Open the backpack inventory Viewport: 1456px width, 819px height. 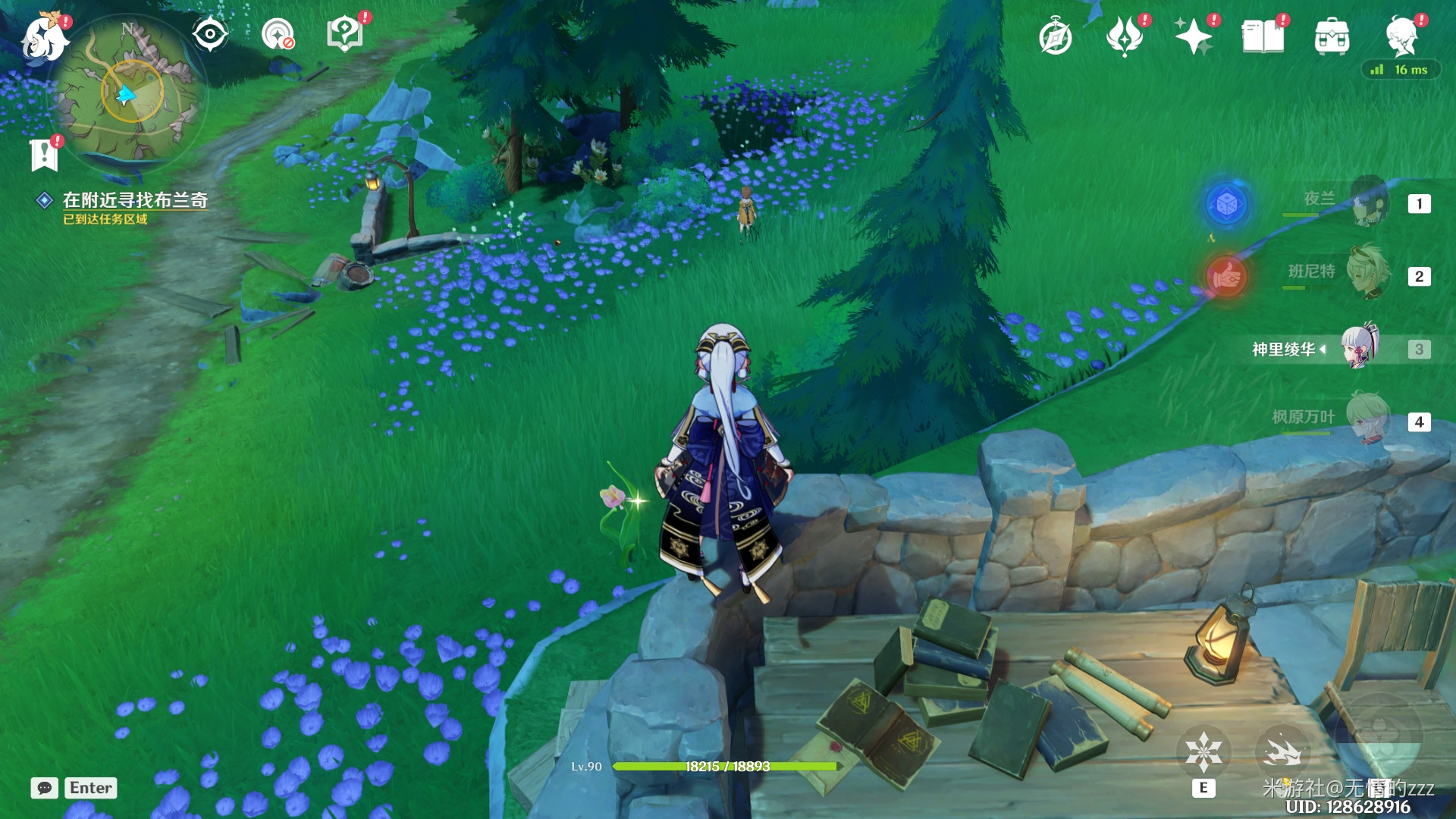1332,37
